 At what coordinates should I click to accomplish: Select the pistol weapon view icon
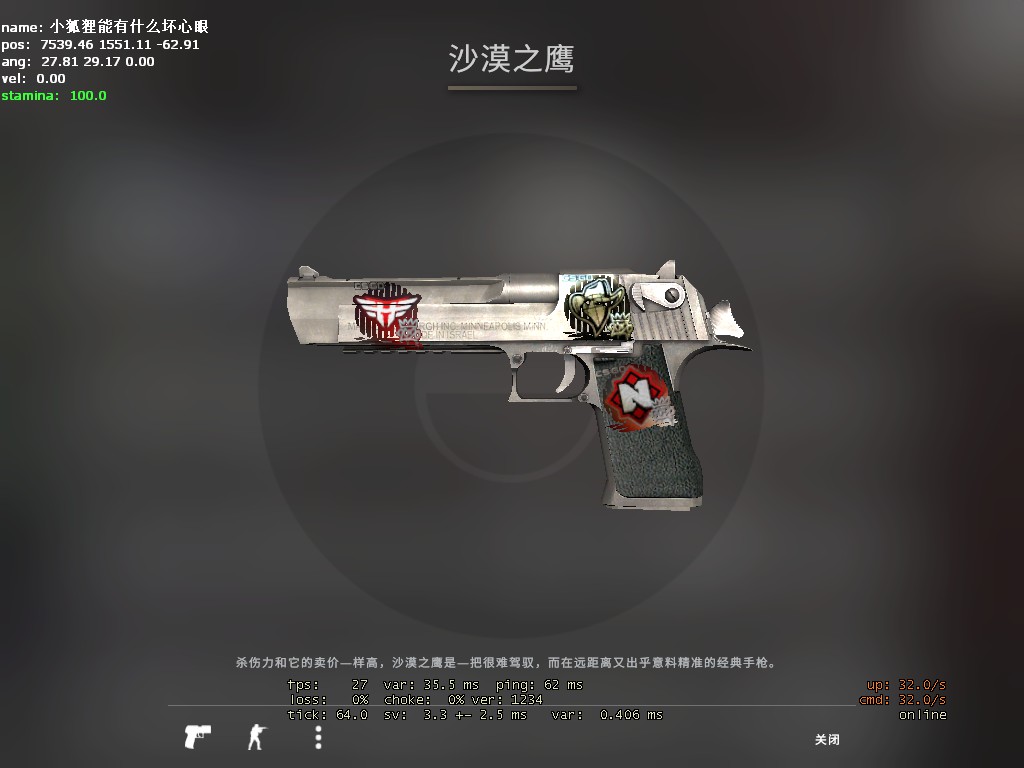tap(197, 737)
